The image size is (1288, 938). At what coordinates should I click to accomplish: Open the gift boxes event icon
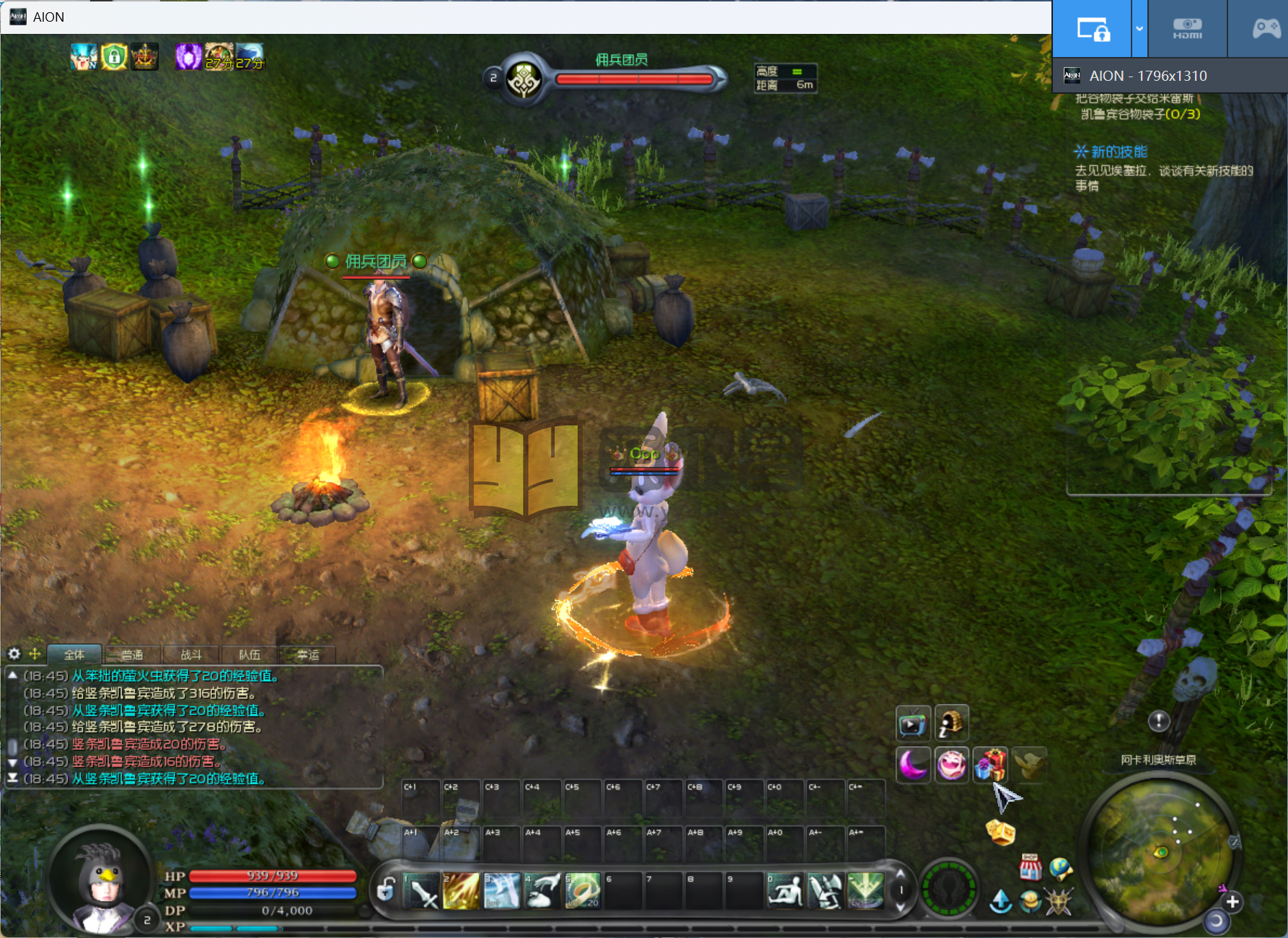(x=990, y=765)
